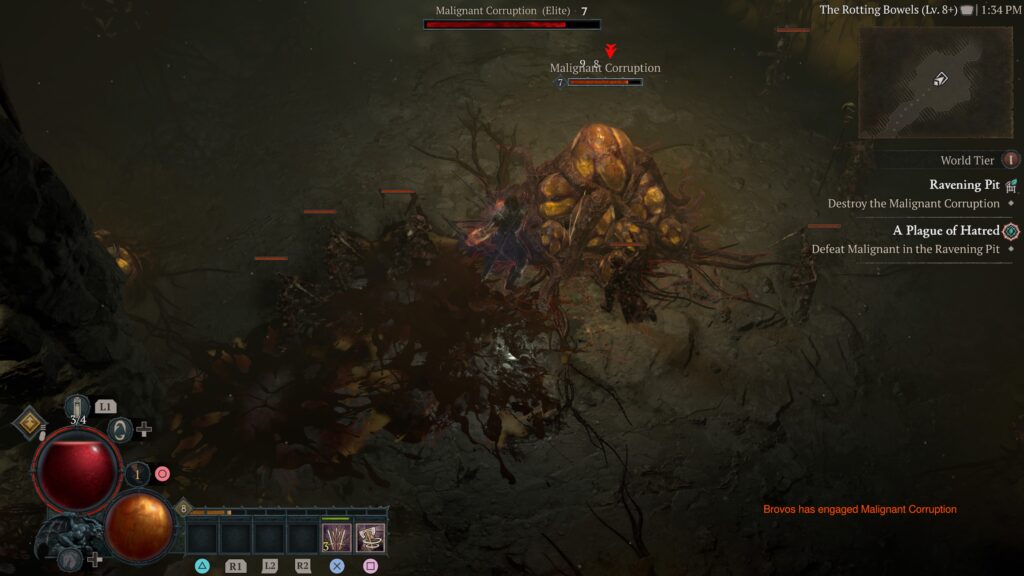Activate the whirling axe skill slot
This screenshot has width=1024, height=576.
(x=370, y=538)
